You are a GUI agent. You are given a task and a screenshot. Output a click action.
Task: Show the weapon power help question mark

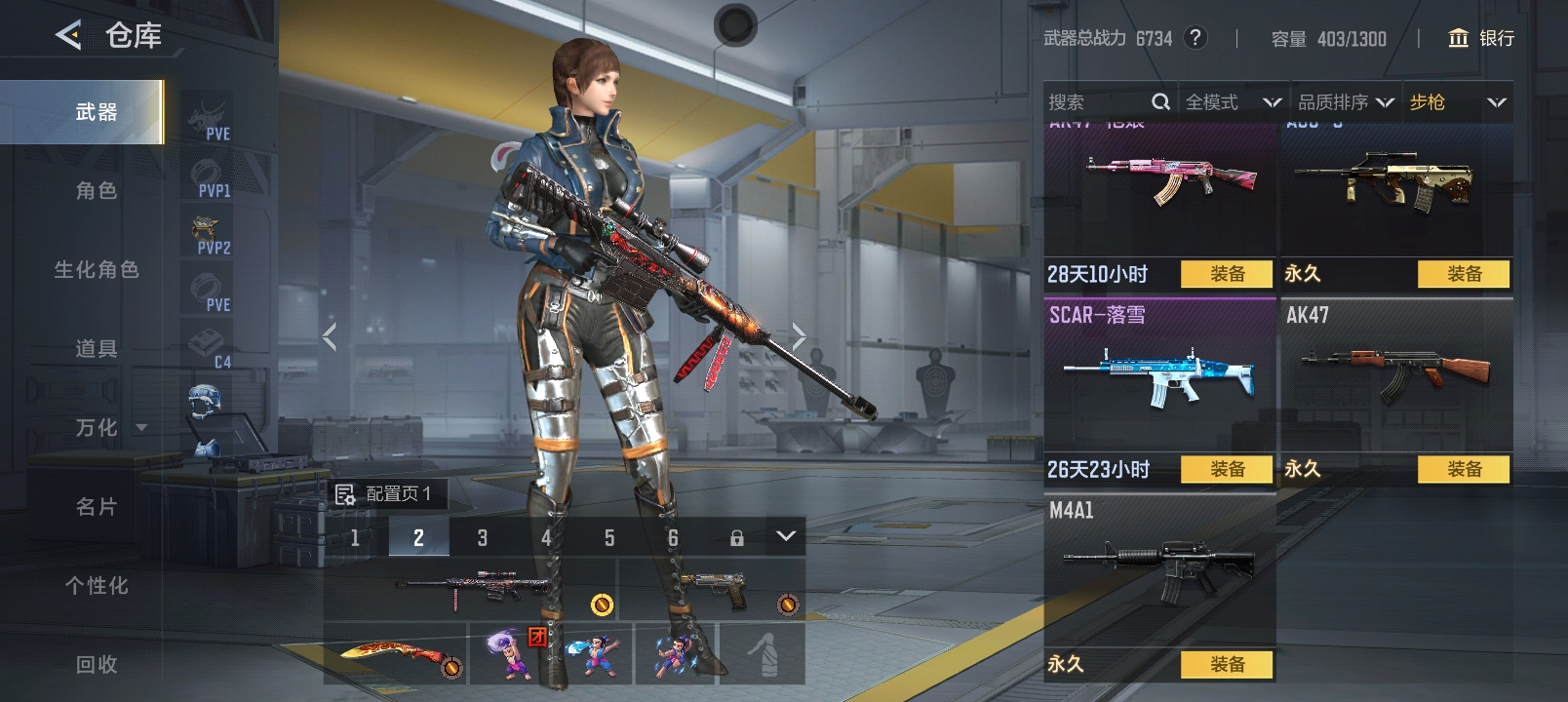pyautogui.click(x=1195, y=38)
